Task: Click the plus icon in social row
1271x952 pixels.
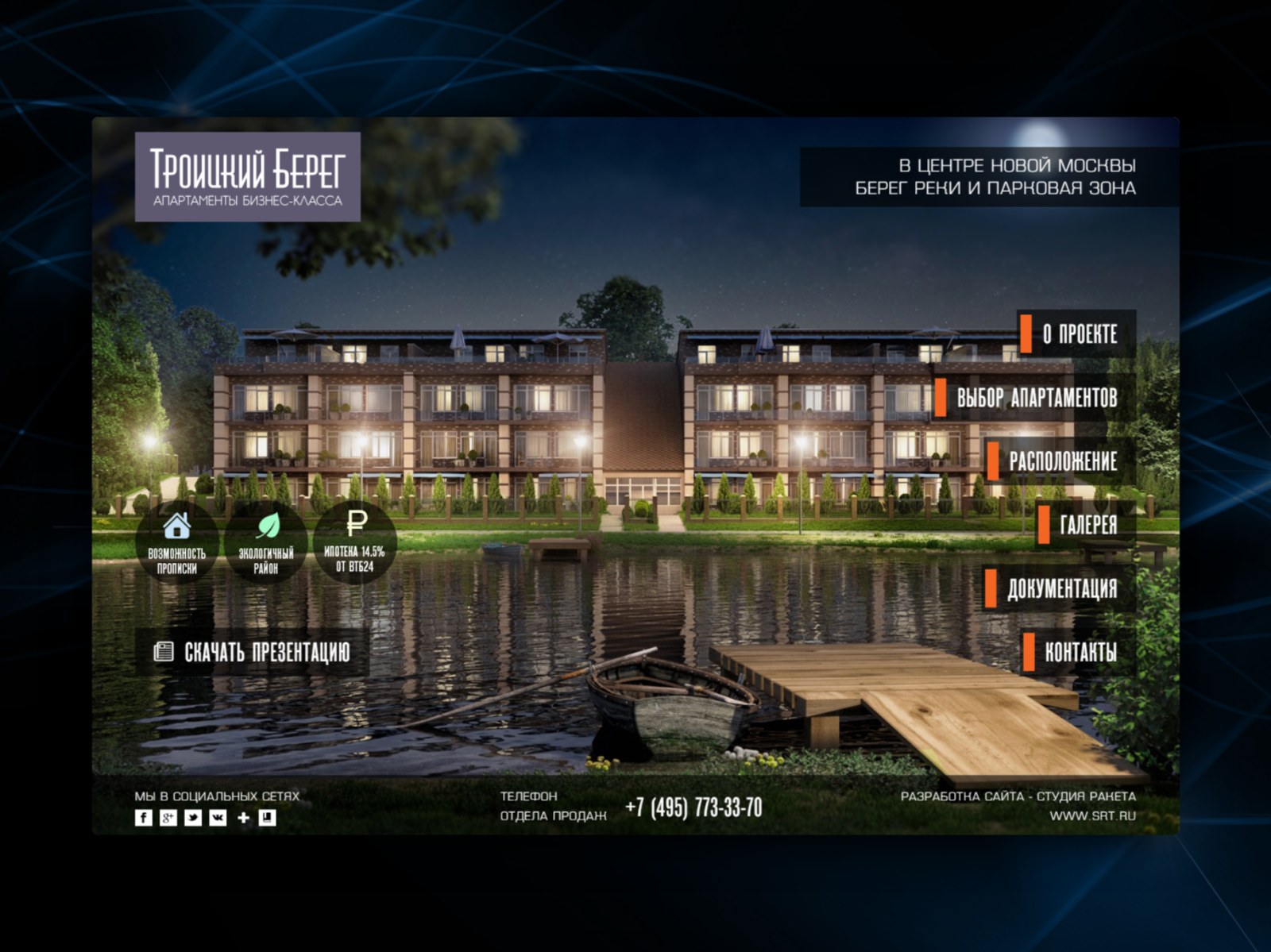Action: [x=243, y=818]
